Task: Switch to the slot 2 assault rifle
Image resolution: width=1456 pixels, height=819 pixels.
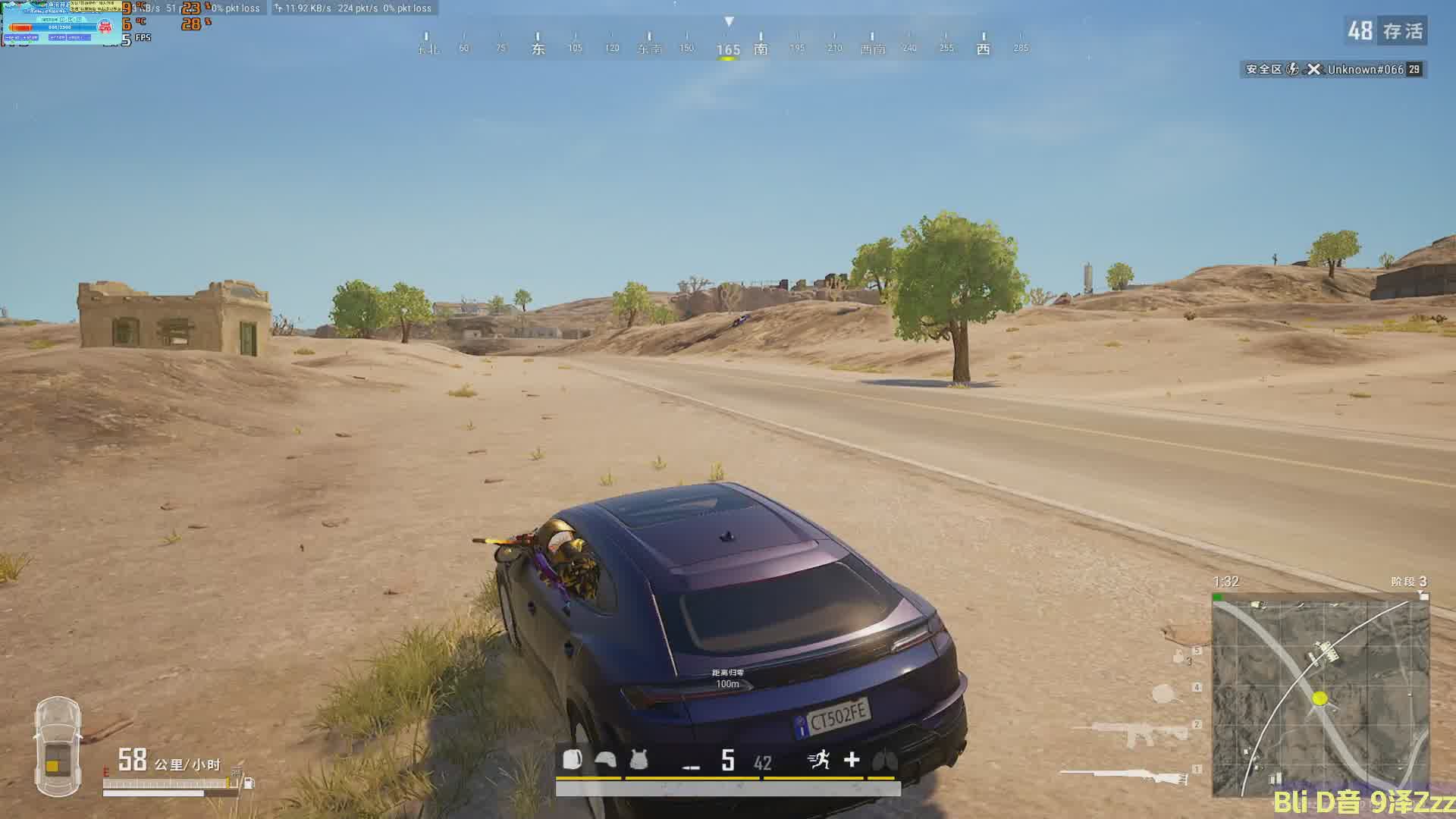Action: (1134, 733)
